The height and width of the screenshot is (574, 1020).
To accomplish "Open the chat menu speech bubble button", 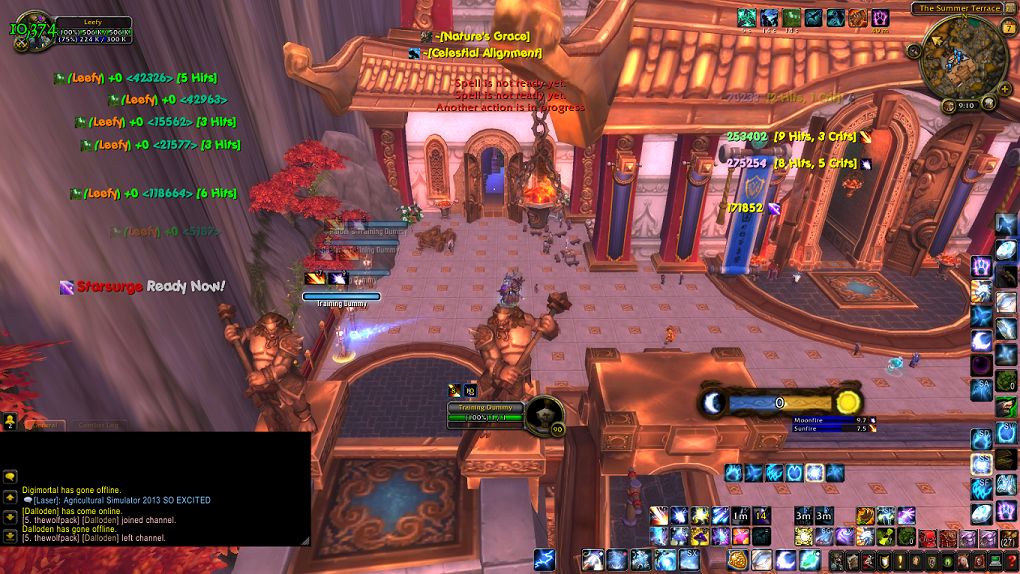I will (x=10, y=477).
